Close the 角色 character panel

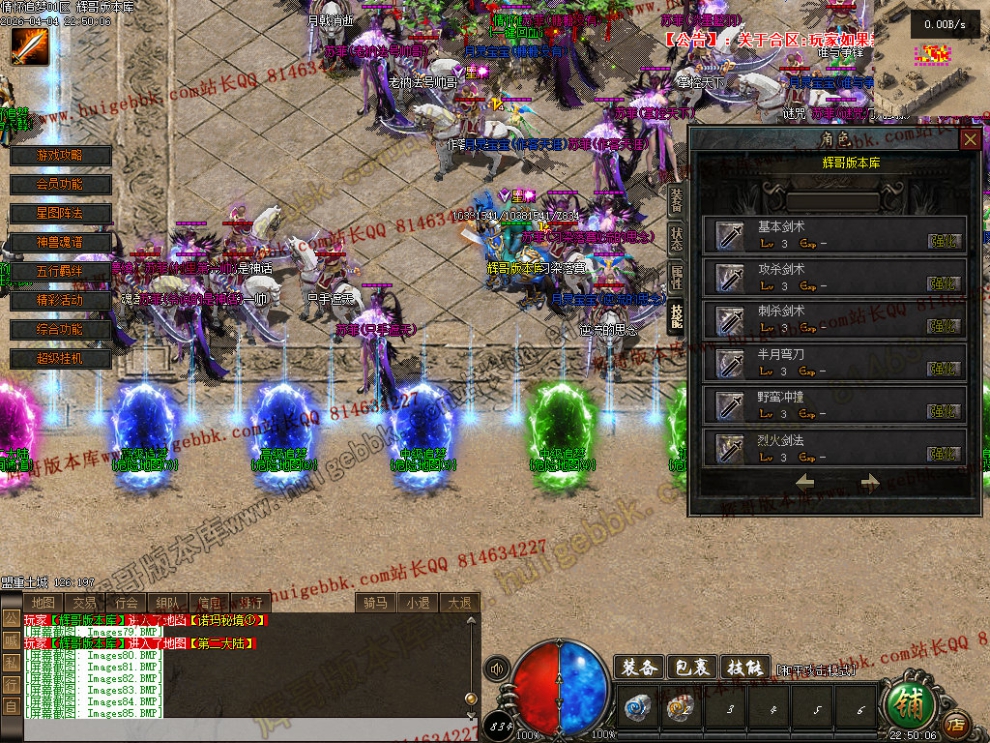point(969,140)
